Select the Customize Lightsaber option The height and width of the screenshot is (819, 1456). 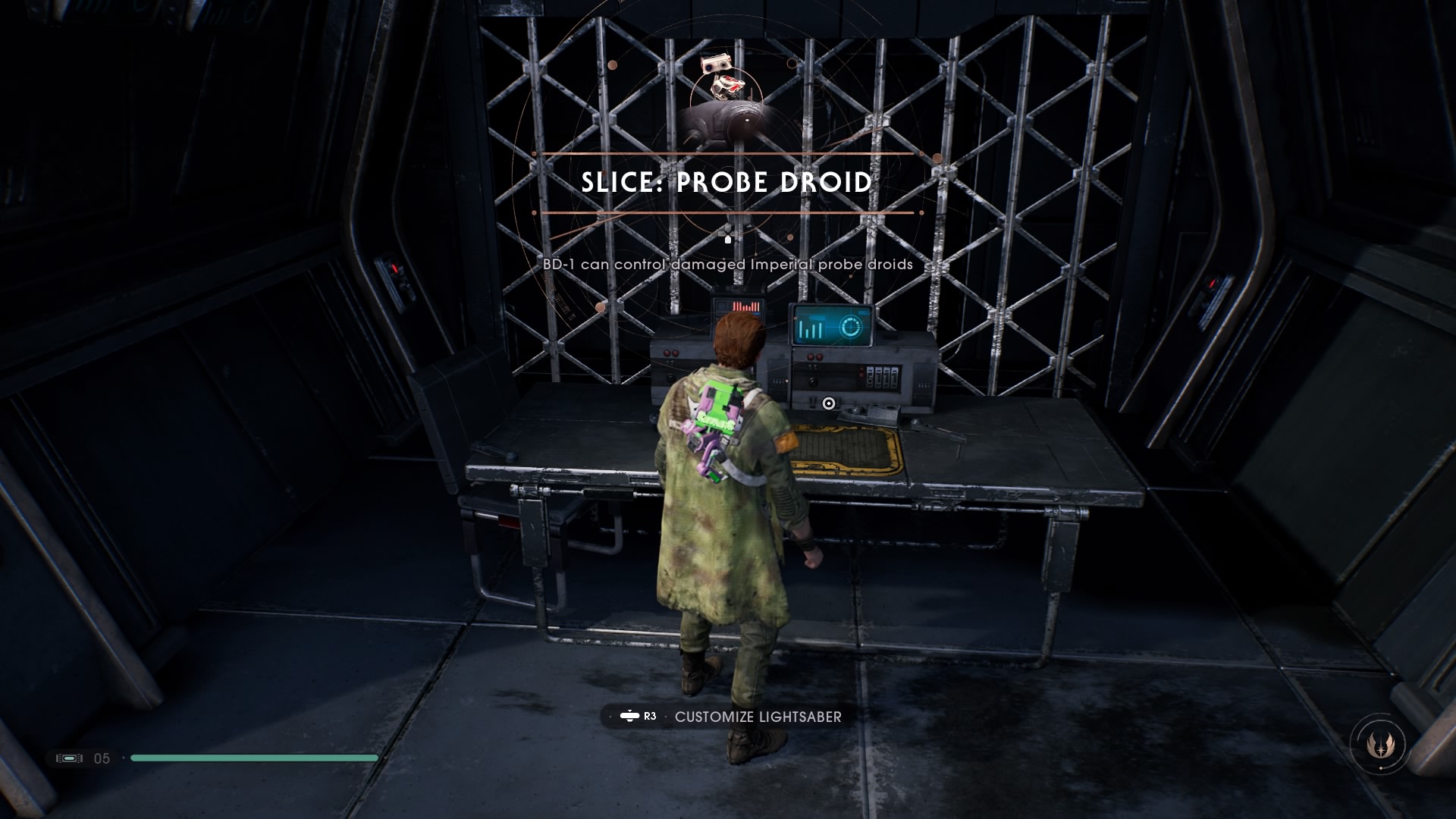click(757, 717)
